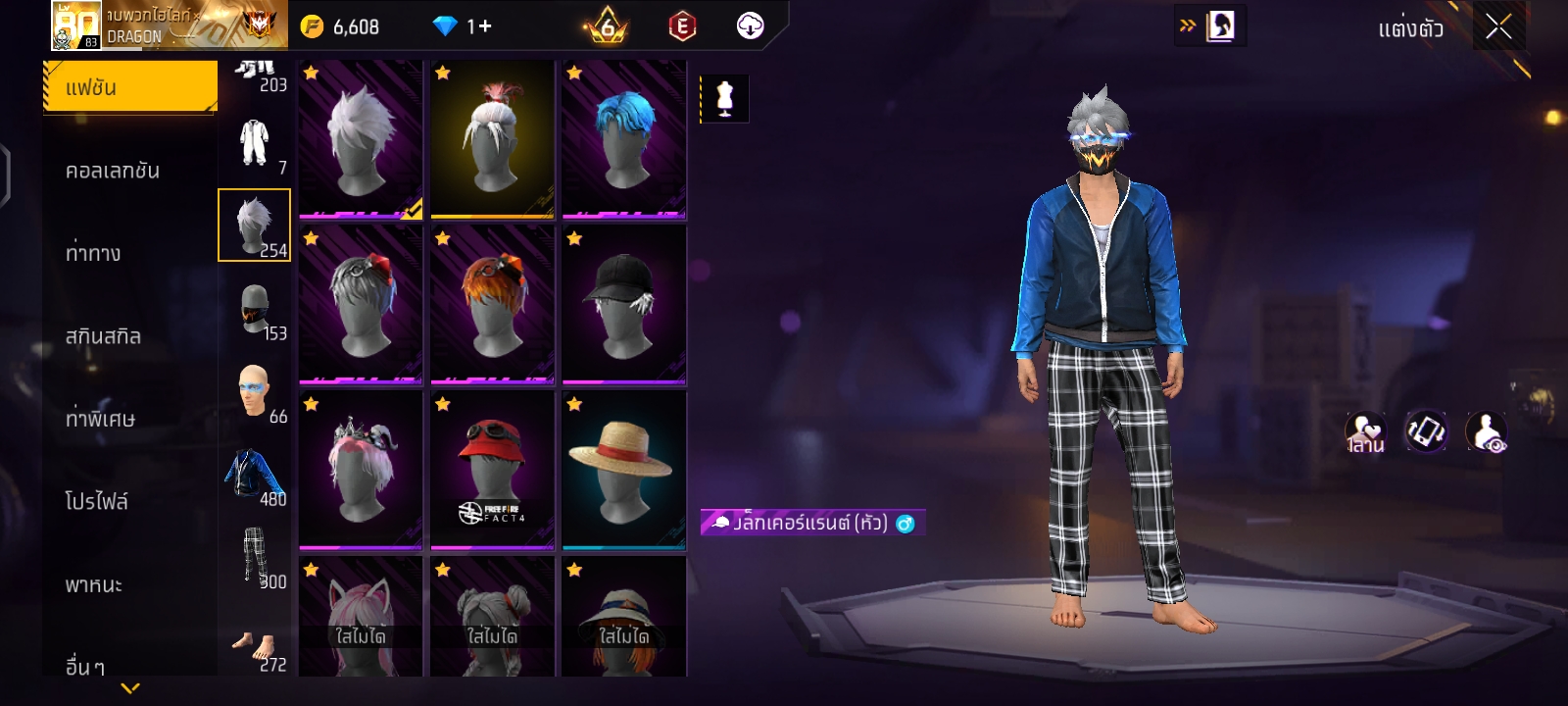Open the plaid pants subcategory
The image size is (1568, 706).
(255, 557)
